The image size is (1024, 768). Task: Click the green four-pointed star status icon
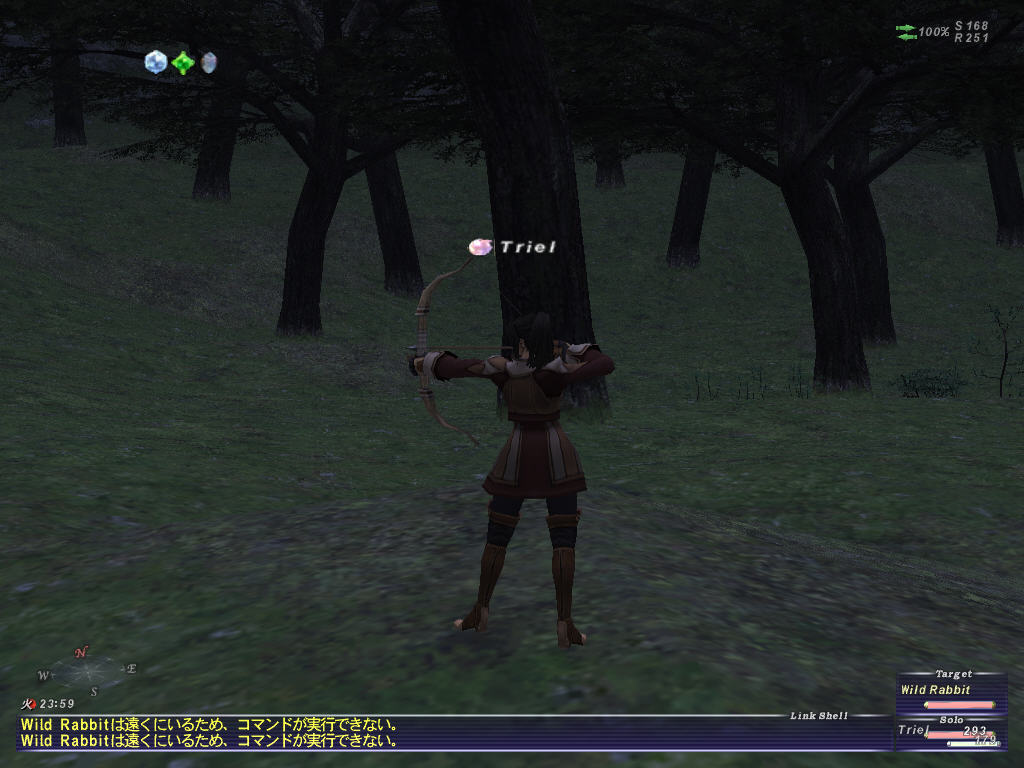pos(183,63)
